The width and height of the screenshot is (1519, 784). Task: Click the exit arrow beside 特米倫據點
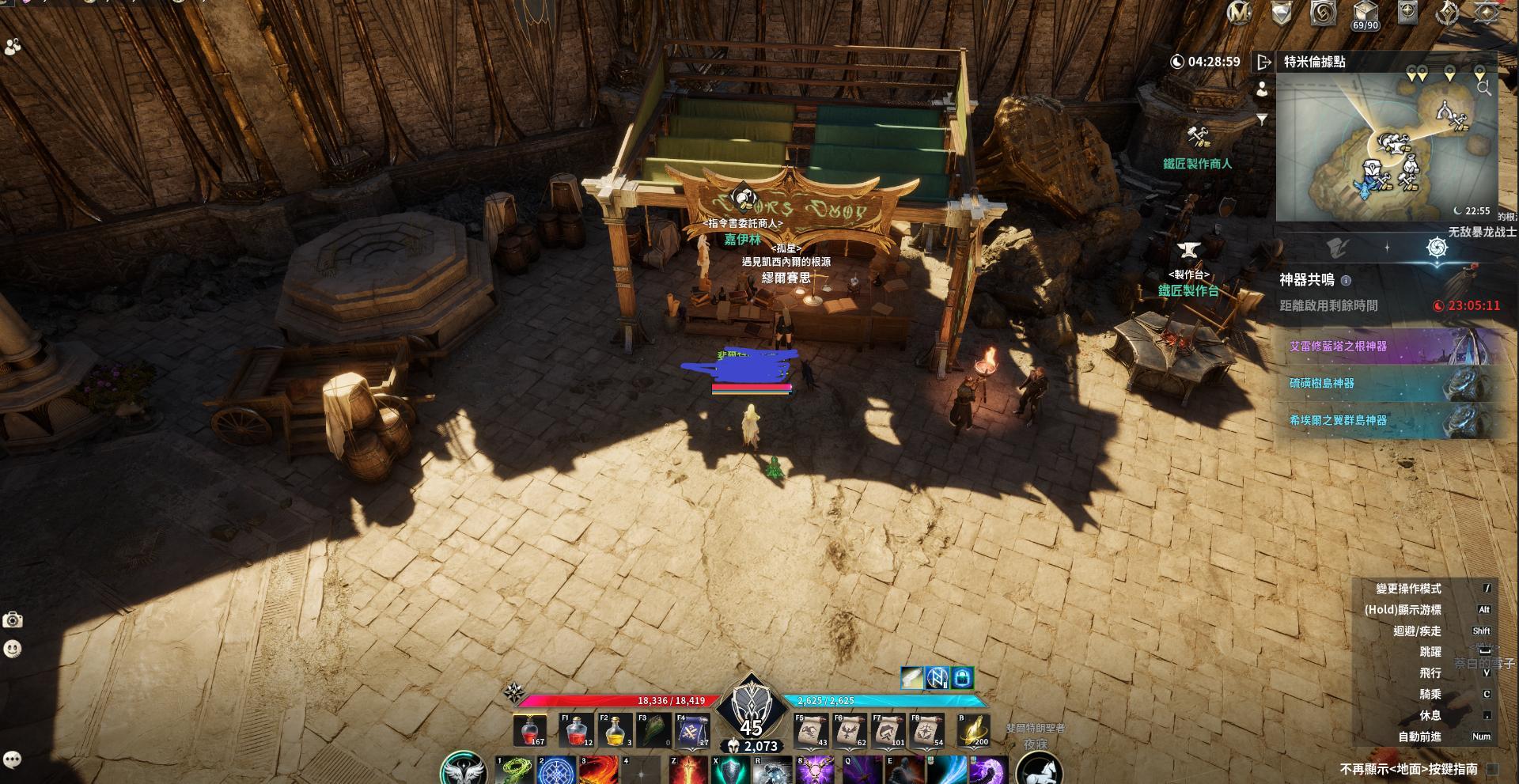[1263, 62]
